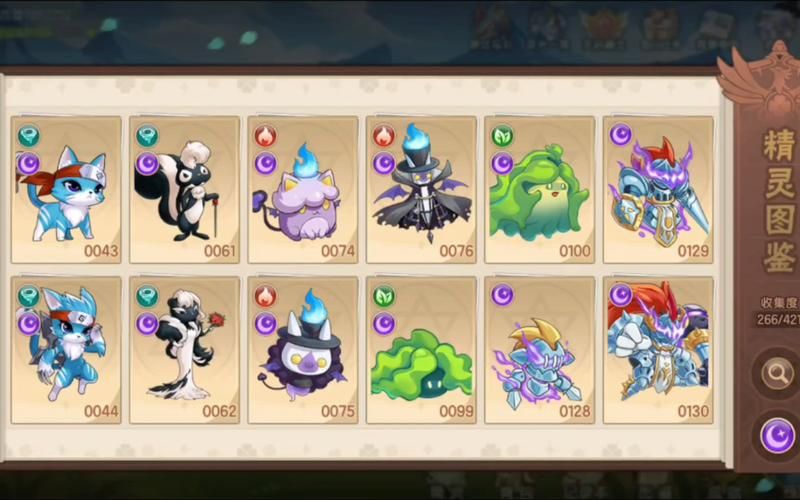Open the small knight card 0128
The height and width of the screenshot is (500, 800).
539,350
